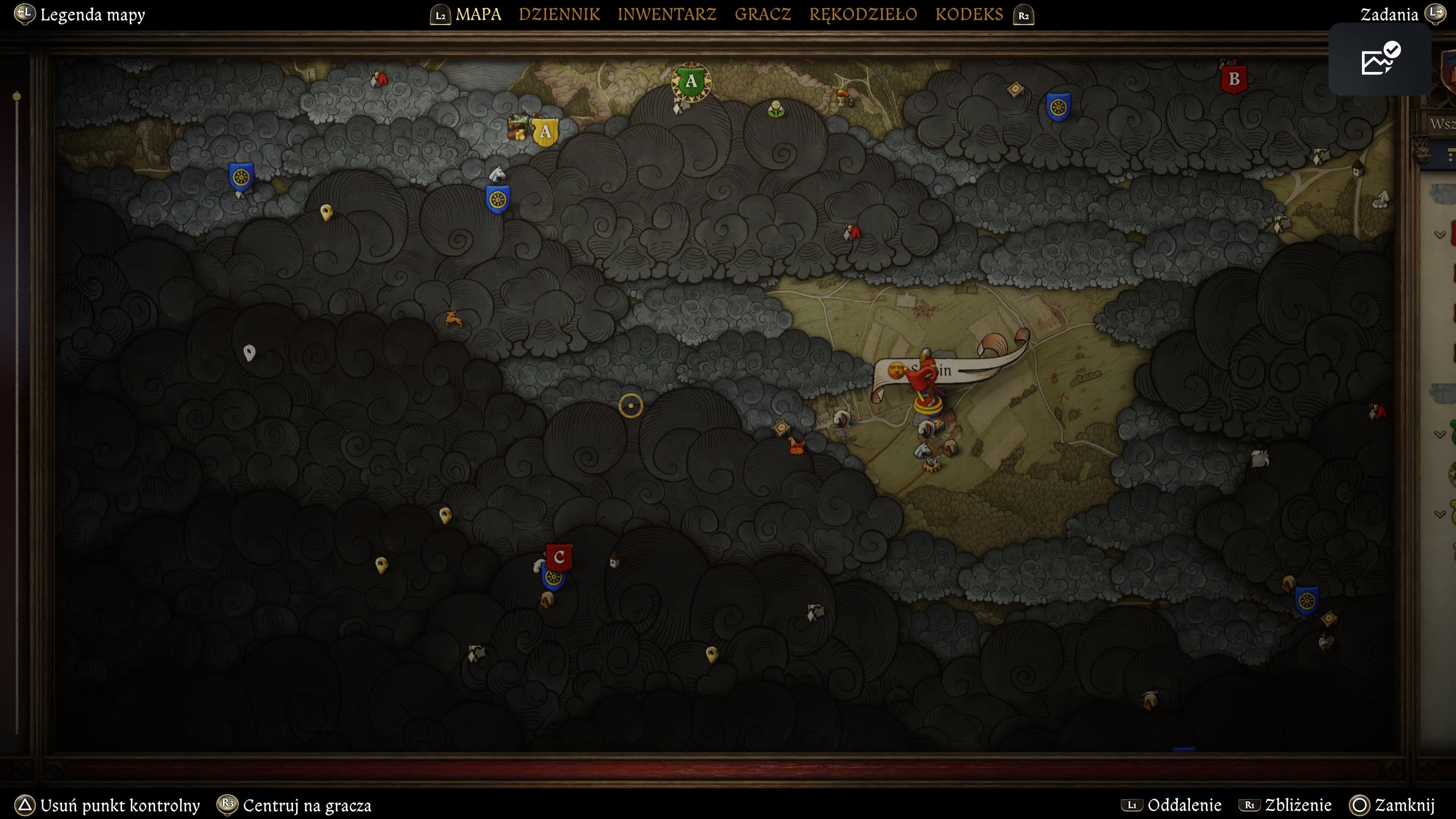The height and width of the screenshot is (819, 1456).
Task: Go to the RĘKODZIEŁO tab
Action: (863, 14)
